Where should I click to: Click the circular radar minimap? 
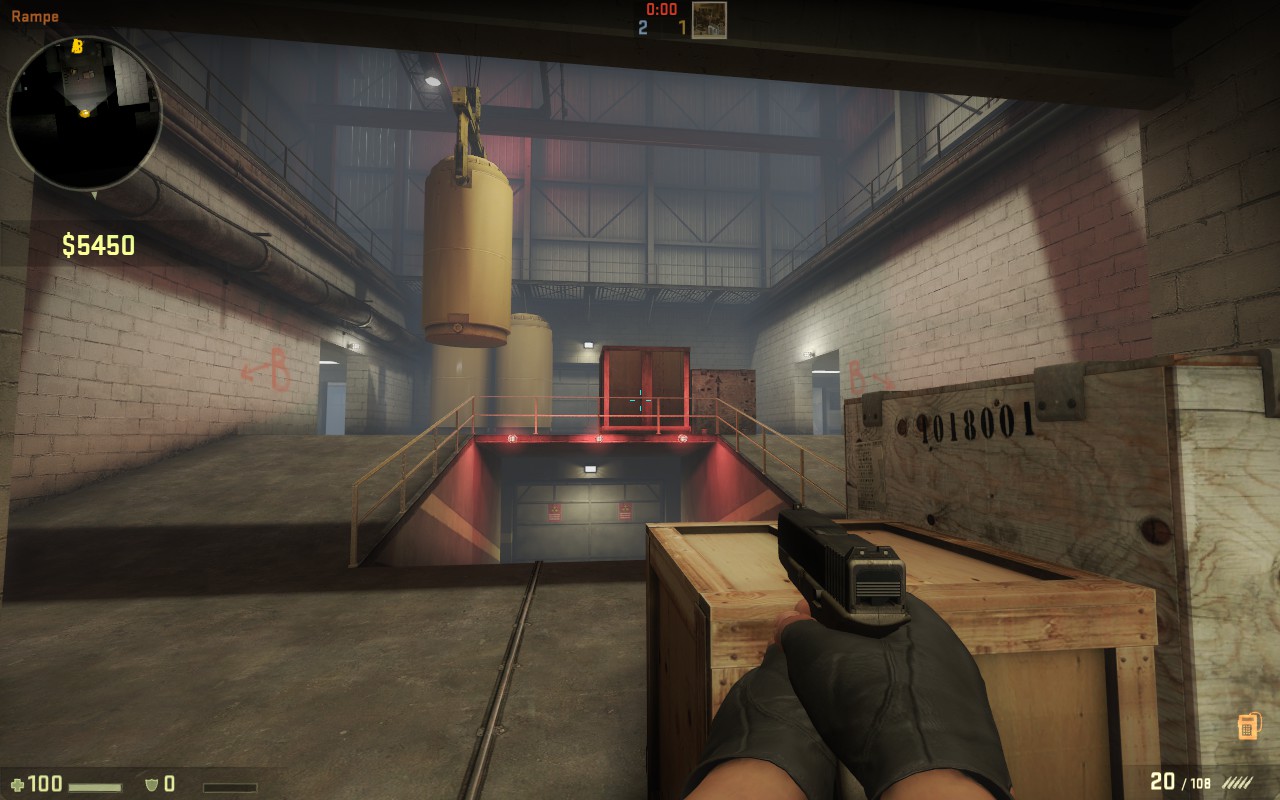pyautogui.click(x=84, y=112)
